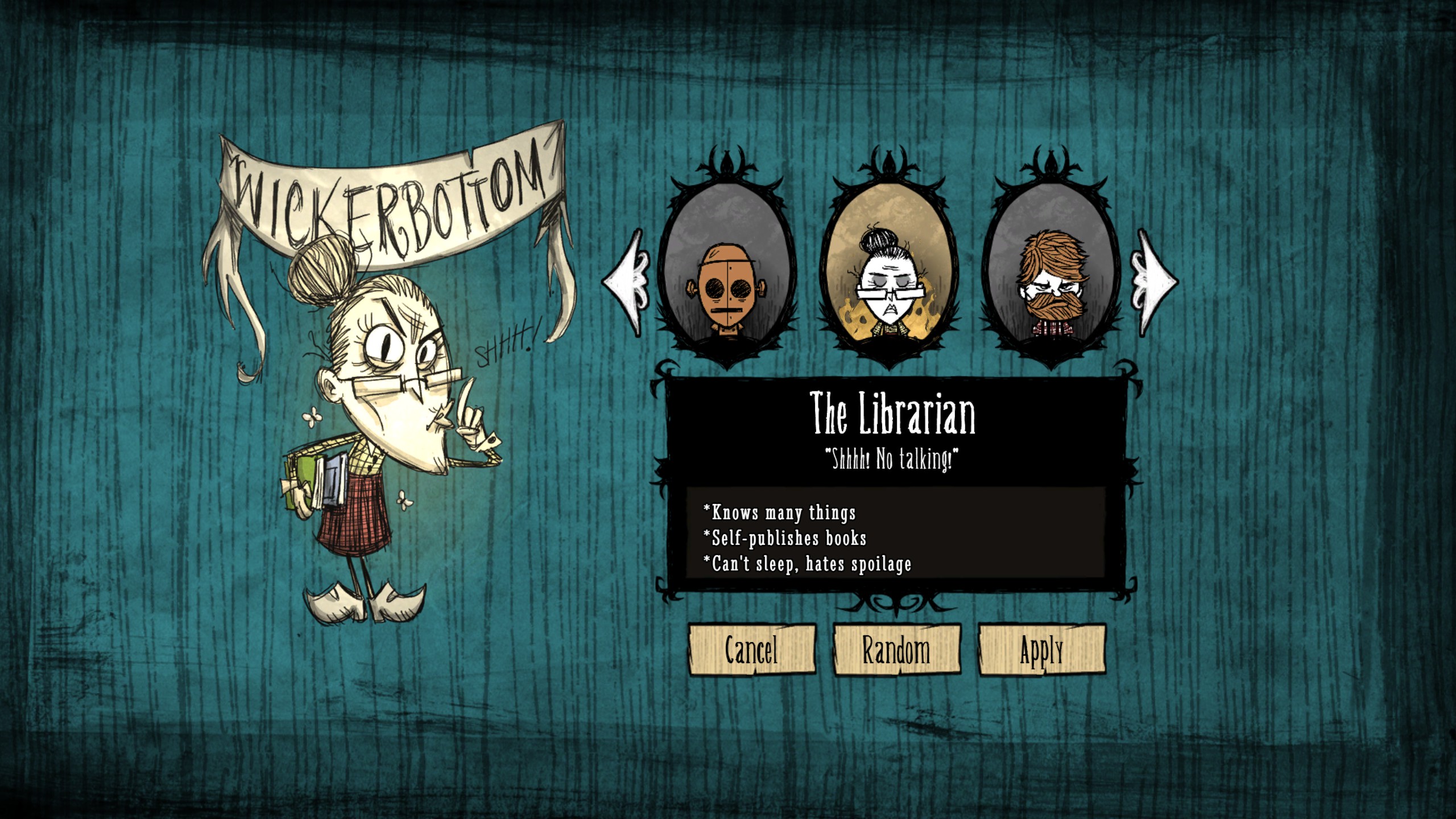
Task: Show next characters with right arrow
Action: (x=1155, y=282)
